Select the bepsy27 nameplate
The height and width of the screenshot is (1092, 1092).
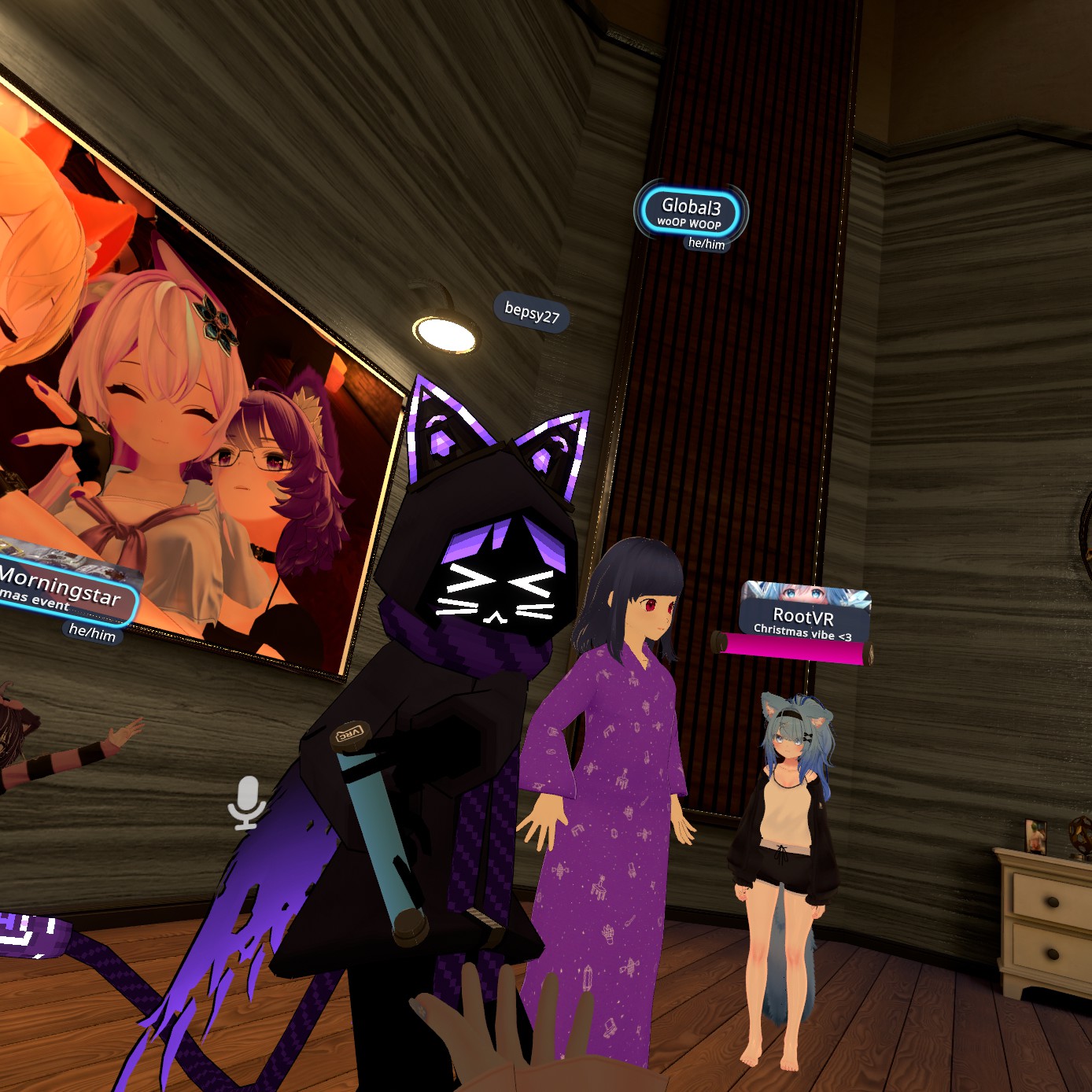[x=532, y=312]
